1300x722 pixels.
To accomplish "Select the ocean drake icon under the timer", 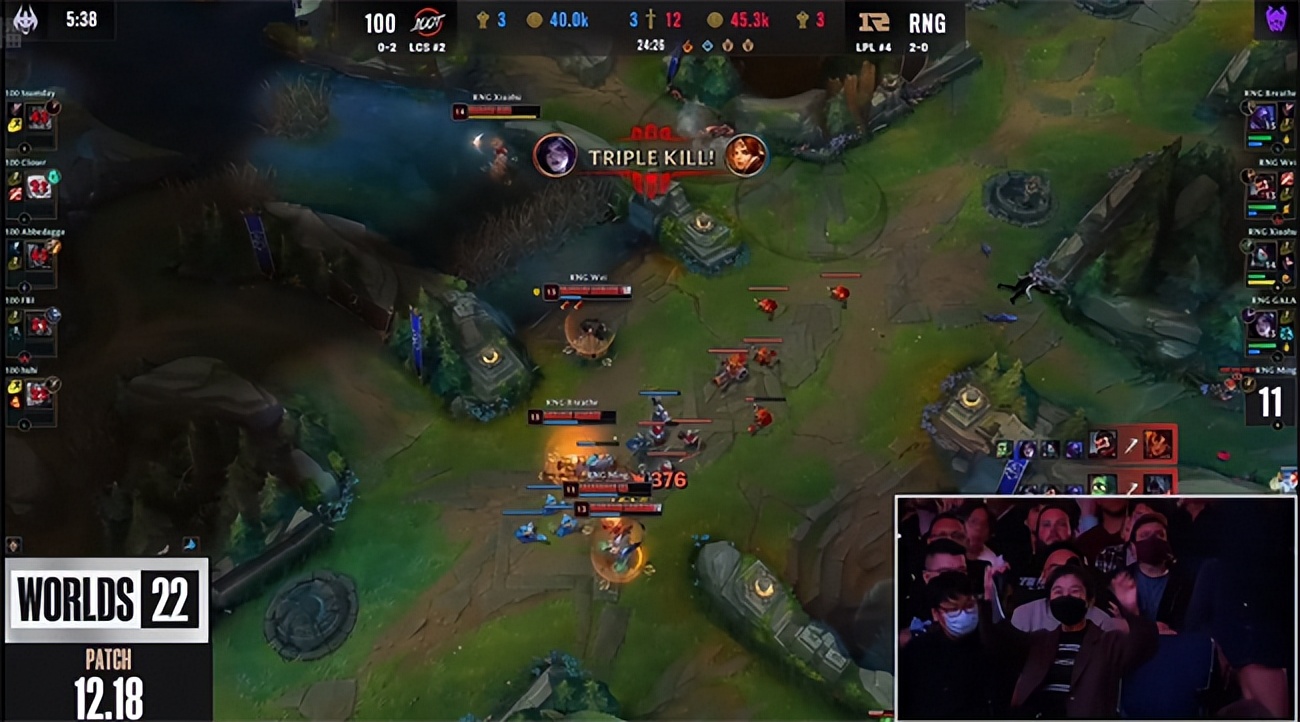I will point(707,44).
